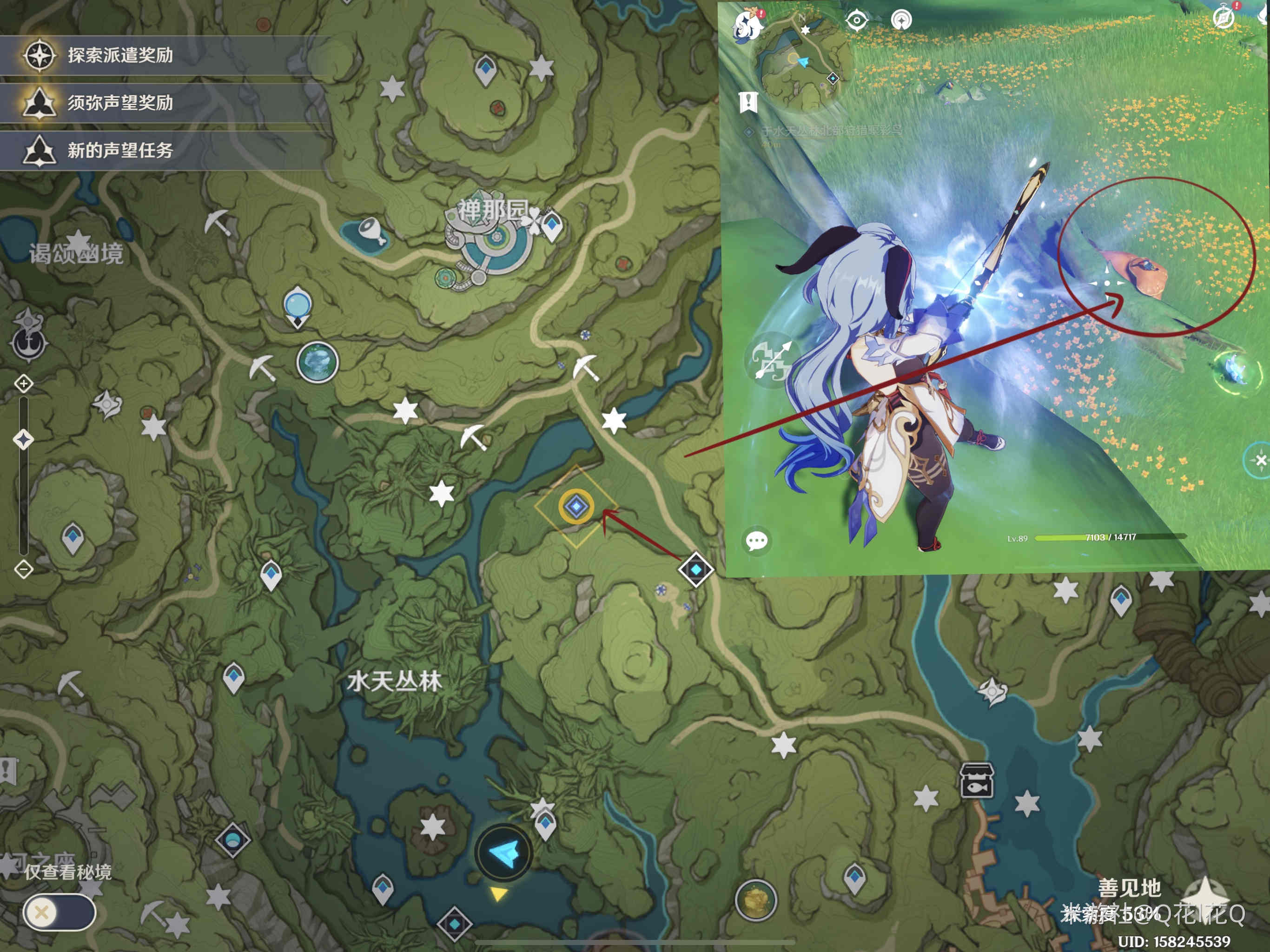This screenshot has height=952, width=1270.
Task: Zoom out with the map minus button
Action: (24, 569)
